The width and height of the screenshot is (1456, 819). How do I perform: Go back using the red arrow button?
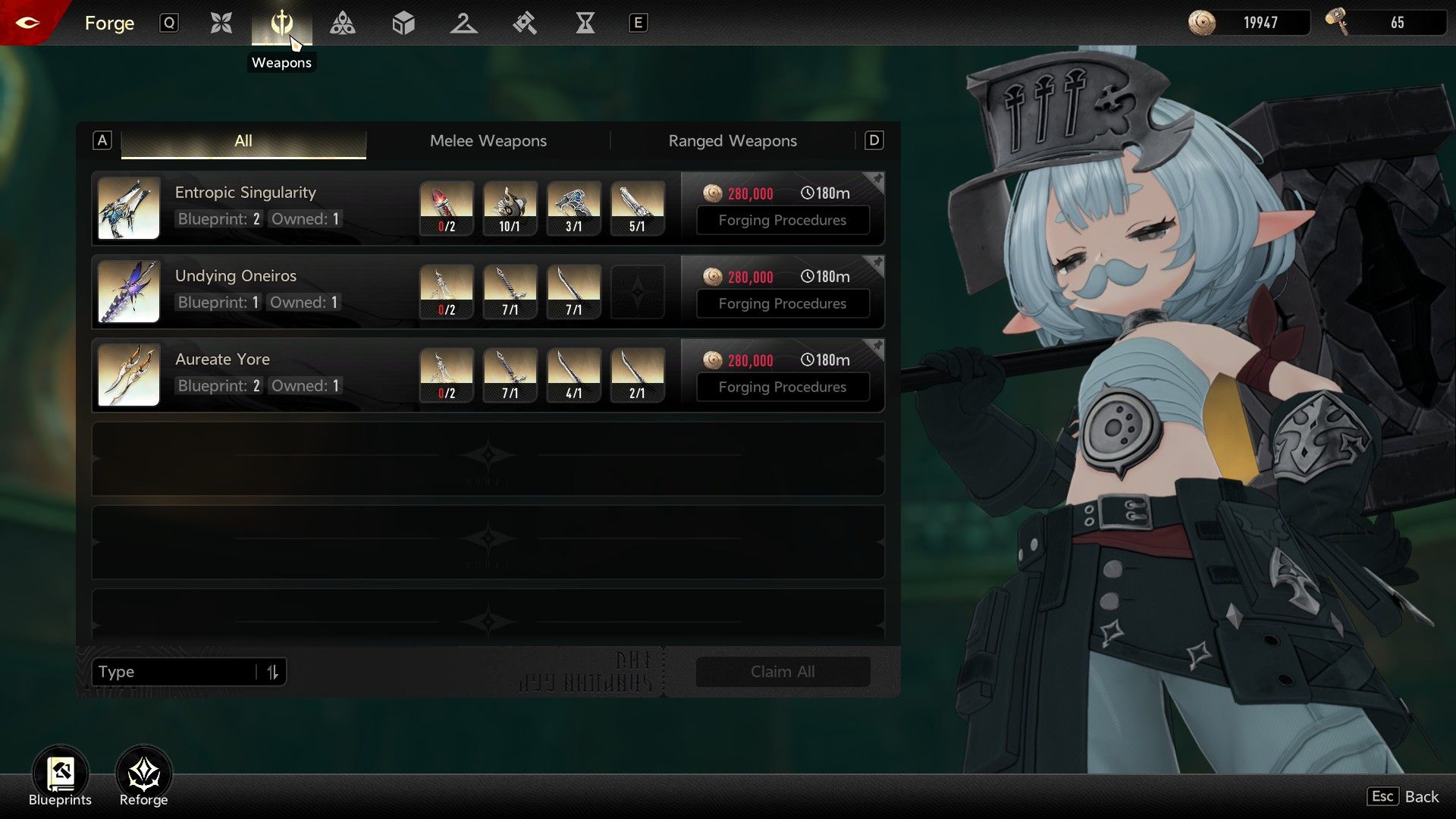tap(27, 23)
